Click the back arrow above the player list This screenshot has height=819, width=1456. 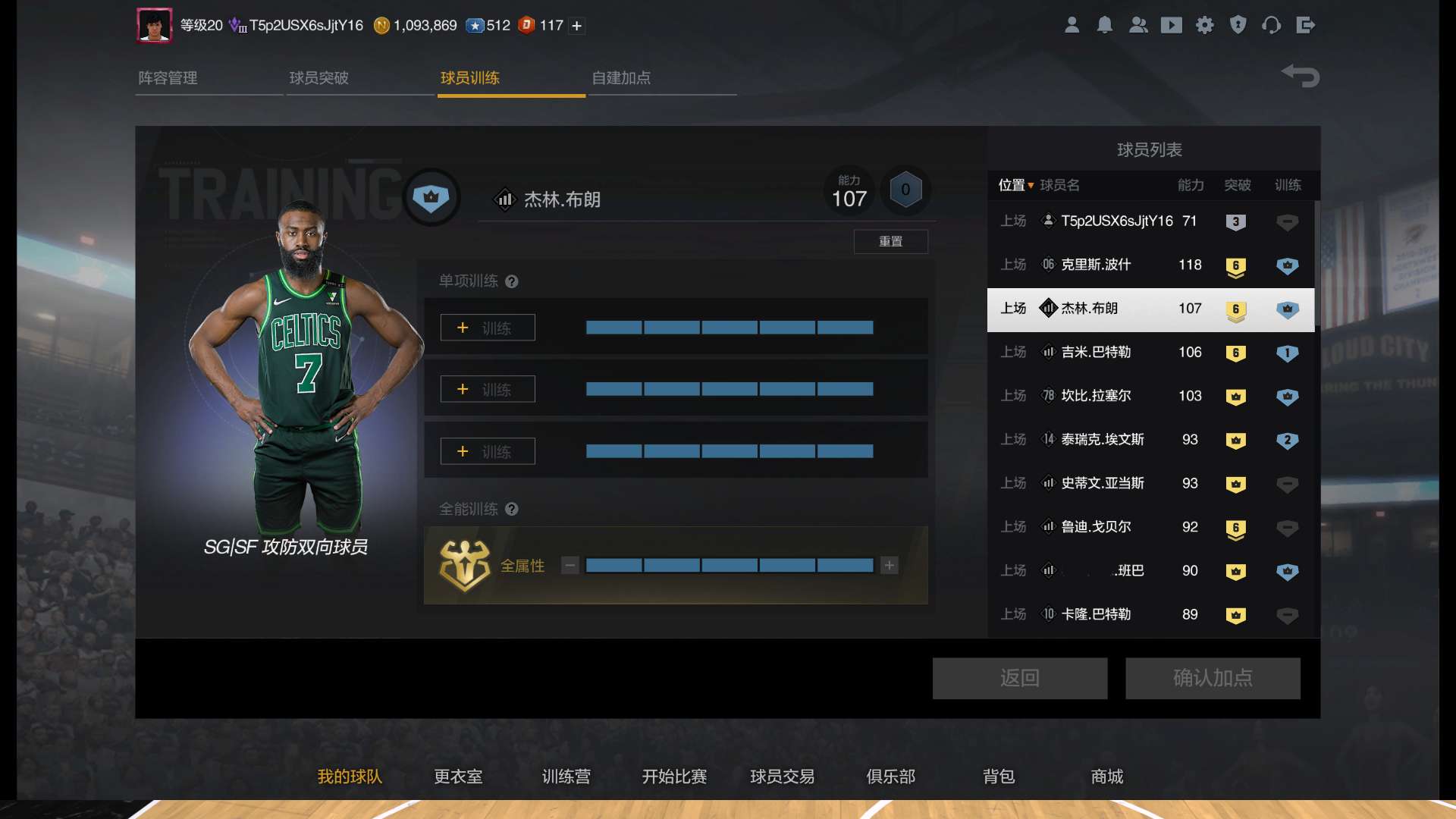[x=1301, y=76]
